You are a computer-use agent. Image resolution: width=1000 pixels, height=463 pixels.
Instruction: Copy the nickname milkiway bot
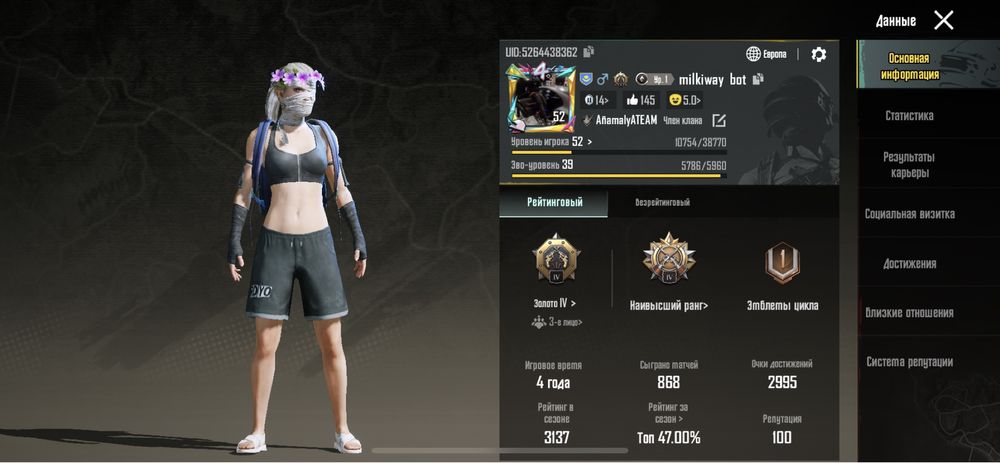point(759,79)
